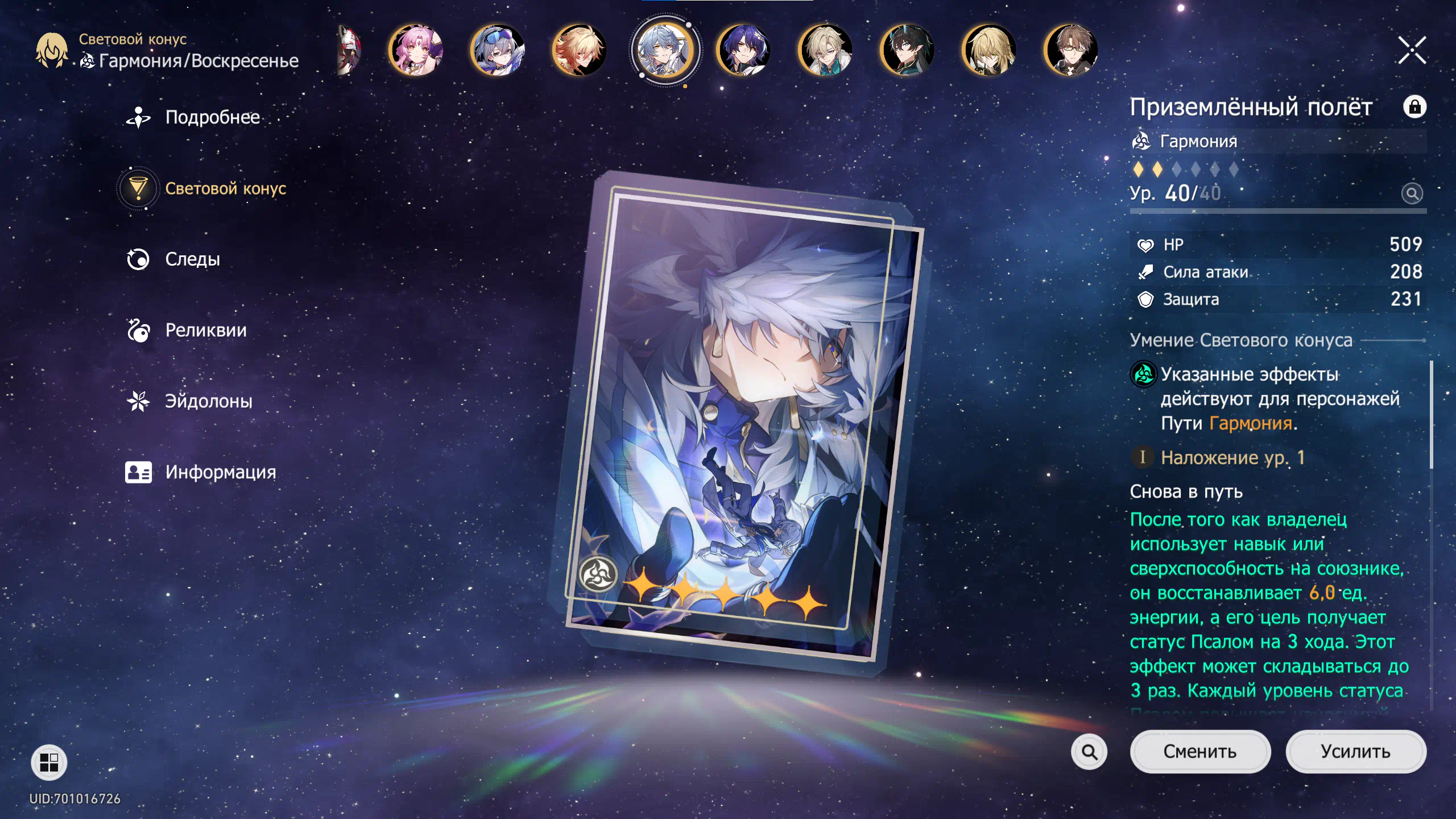This screenshot has height=819, width=1456.
Task: Open the four-square grid menu icon
Action: click(x=49, y=762)
